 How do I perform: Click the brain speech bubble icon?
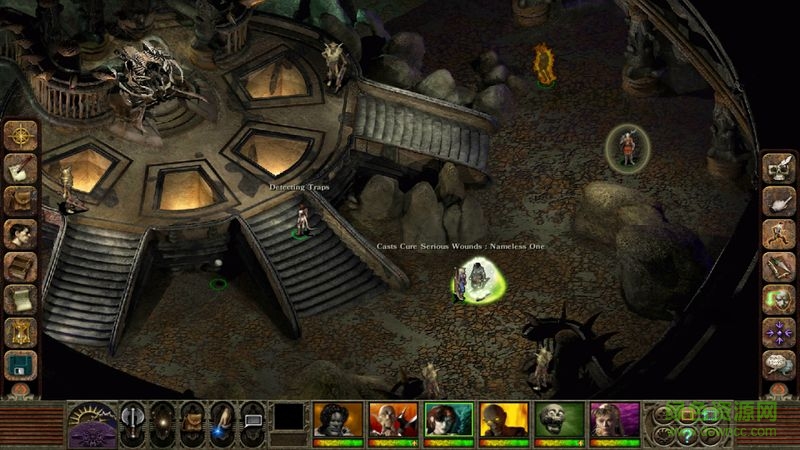778,364
